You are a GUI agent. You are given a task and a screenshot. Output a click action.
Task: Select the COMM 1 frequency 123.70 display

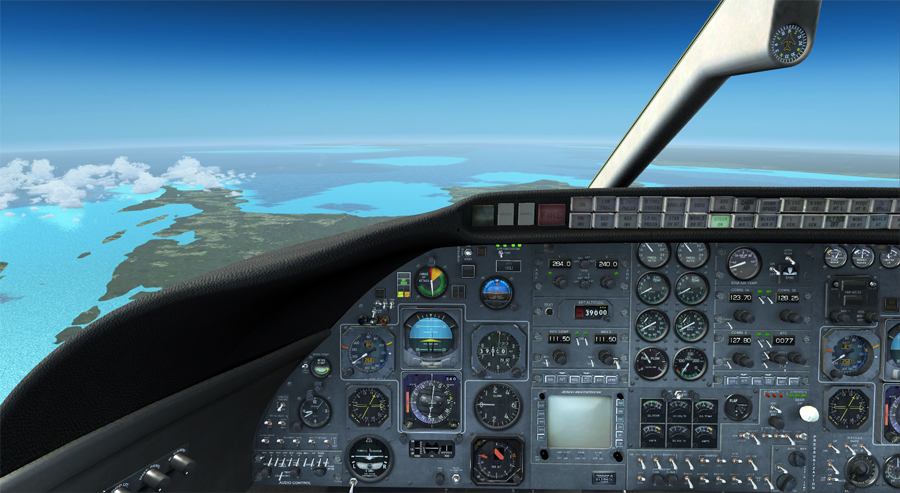tap(741, 297)
